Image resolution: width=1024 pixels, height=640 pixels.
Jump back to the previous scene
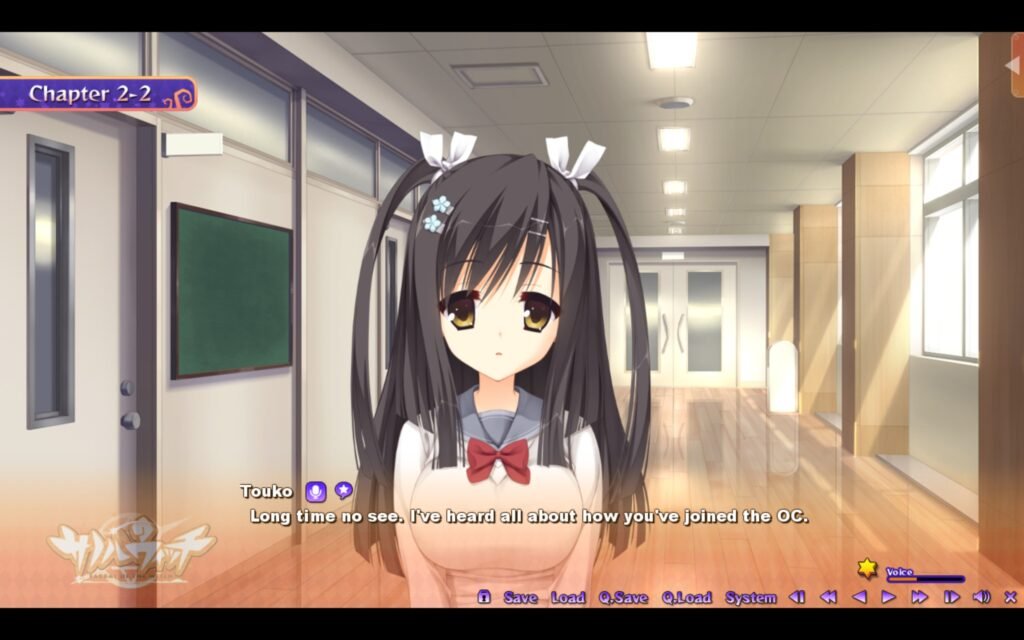coord(797,597)
